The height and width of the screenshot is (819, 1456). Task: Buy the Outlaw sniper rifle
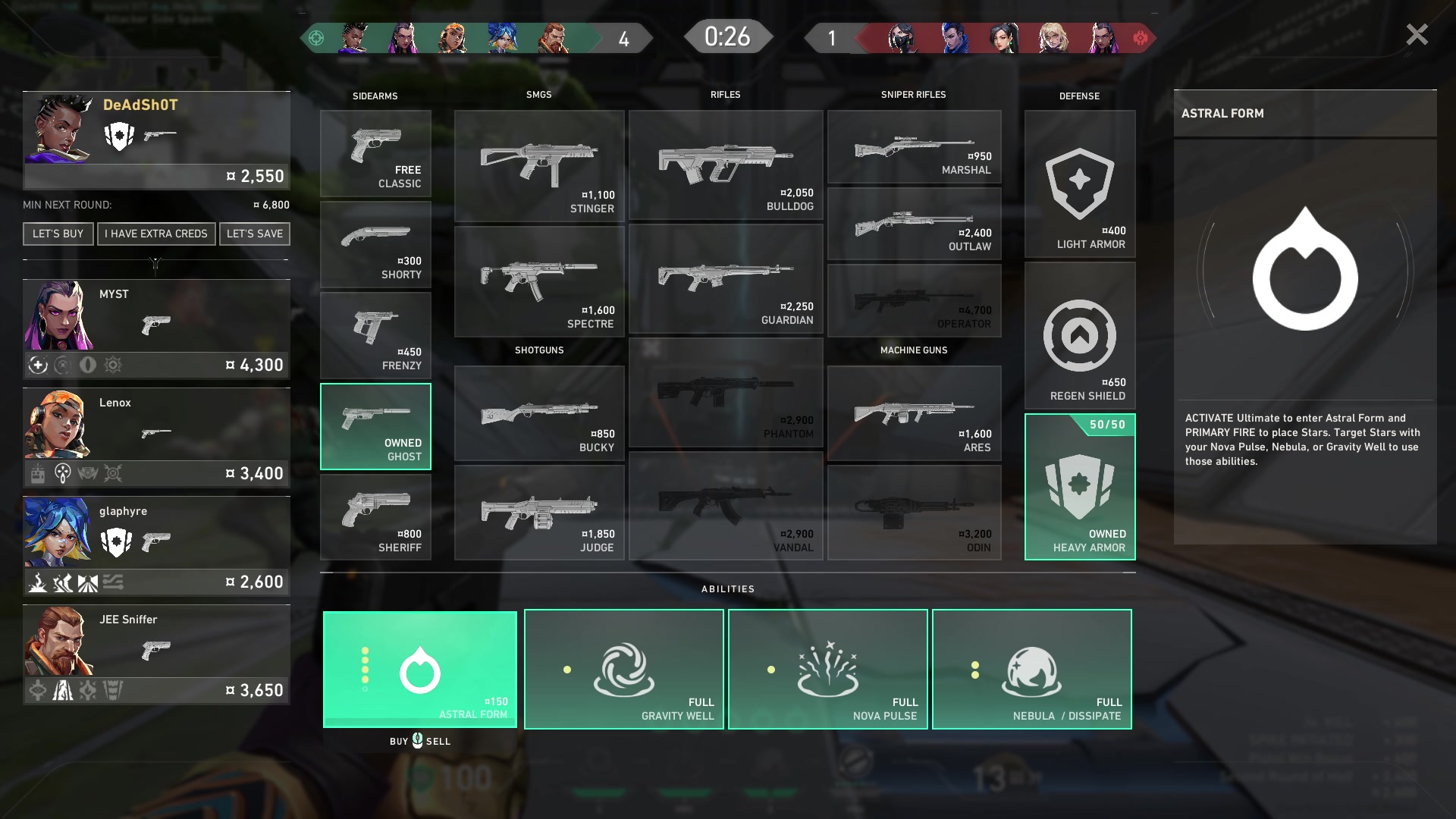point(914,224)
